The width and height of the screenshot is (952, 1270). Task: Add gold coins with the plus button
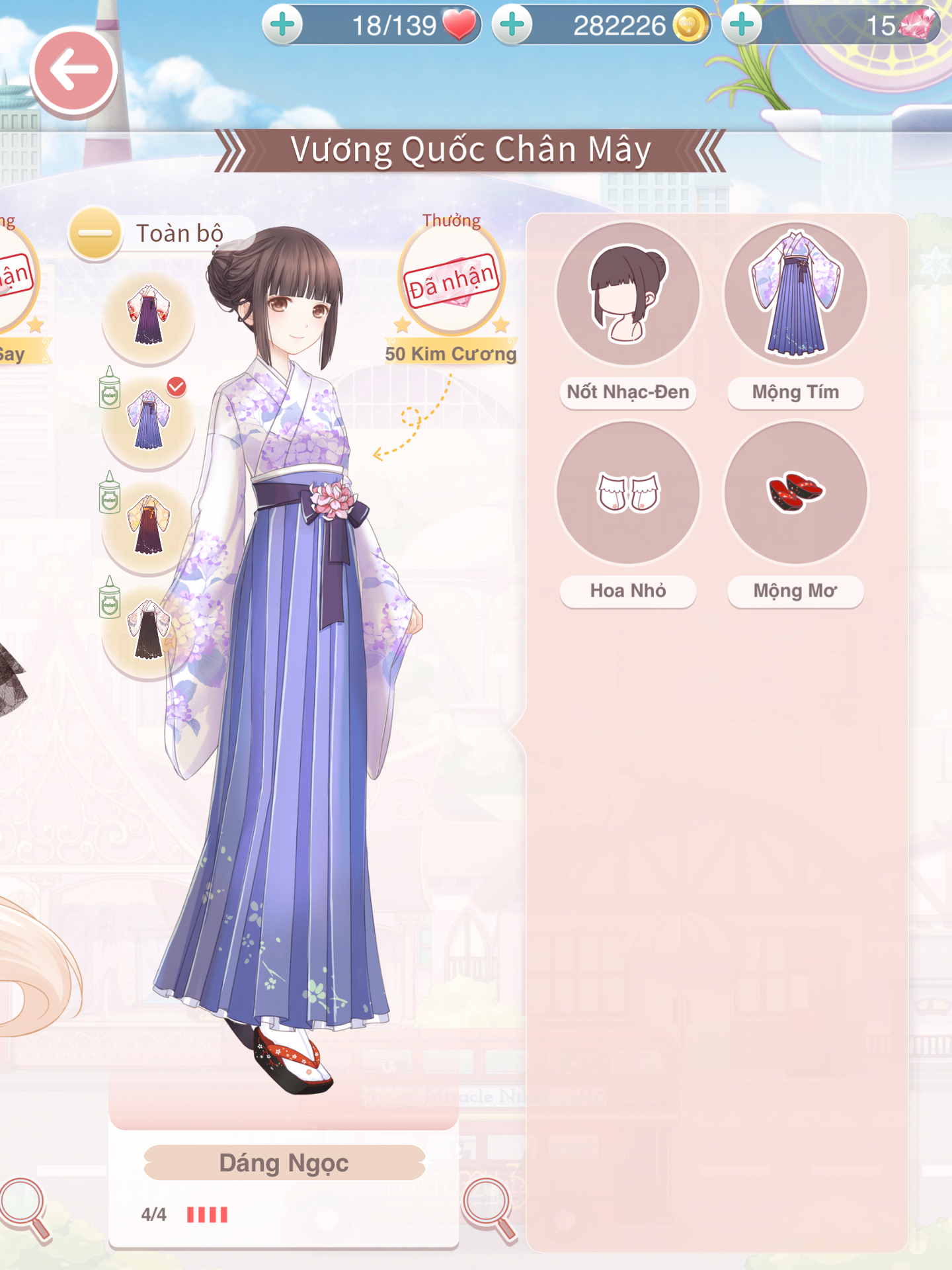pyautogui.click(x=512, y=25)
